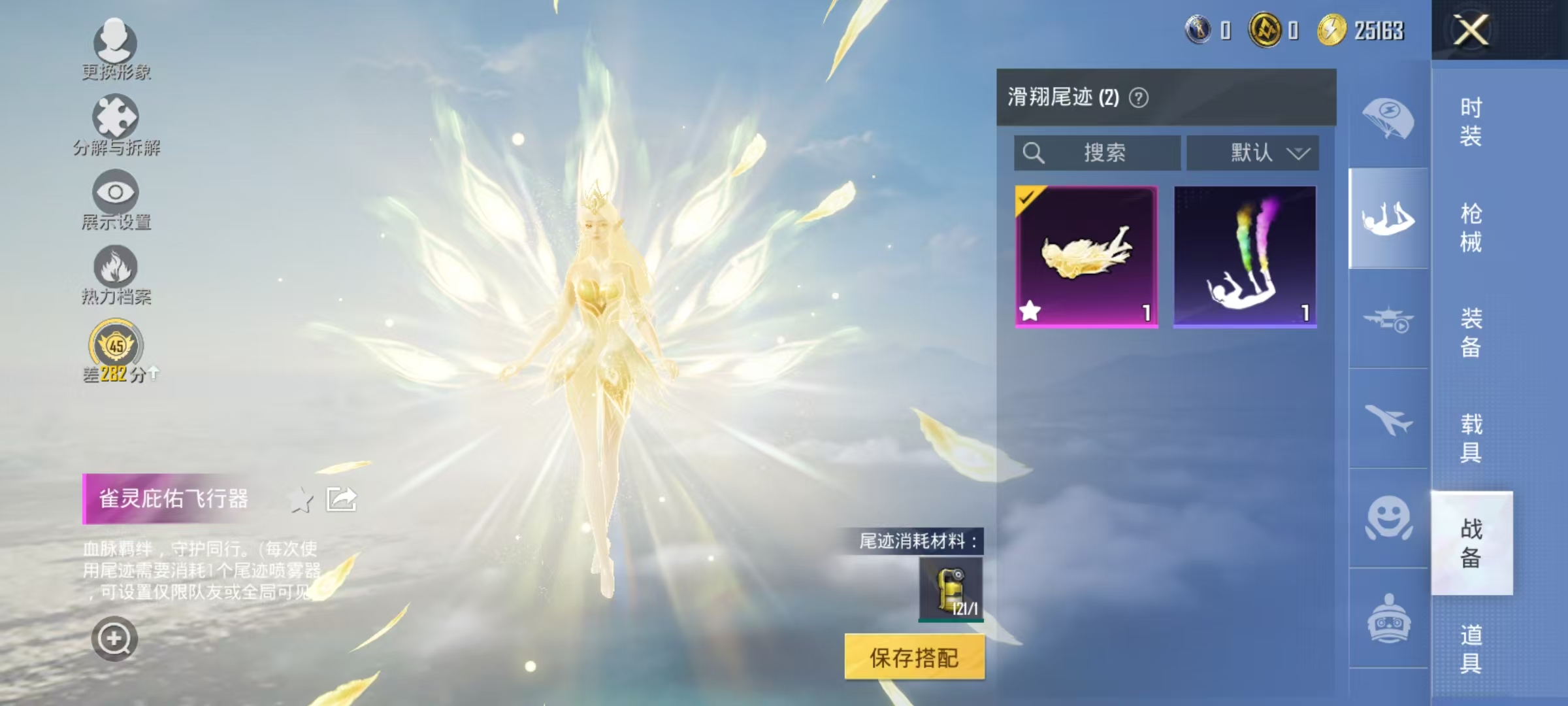Screen dimensions: 1568x706
Task: Select the parachute customization icon
Action: click(x=1390, y=116)
